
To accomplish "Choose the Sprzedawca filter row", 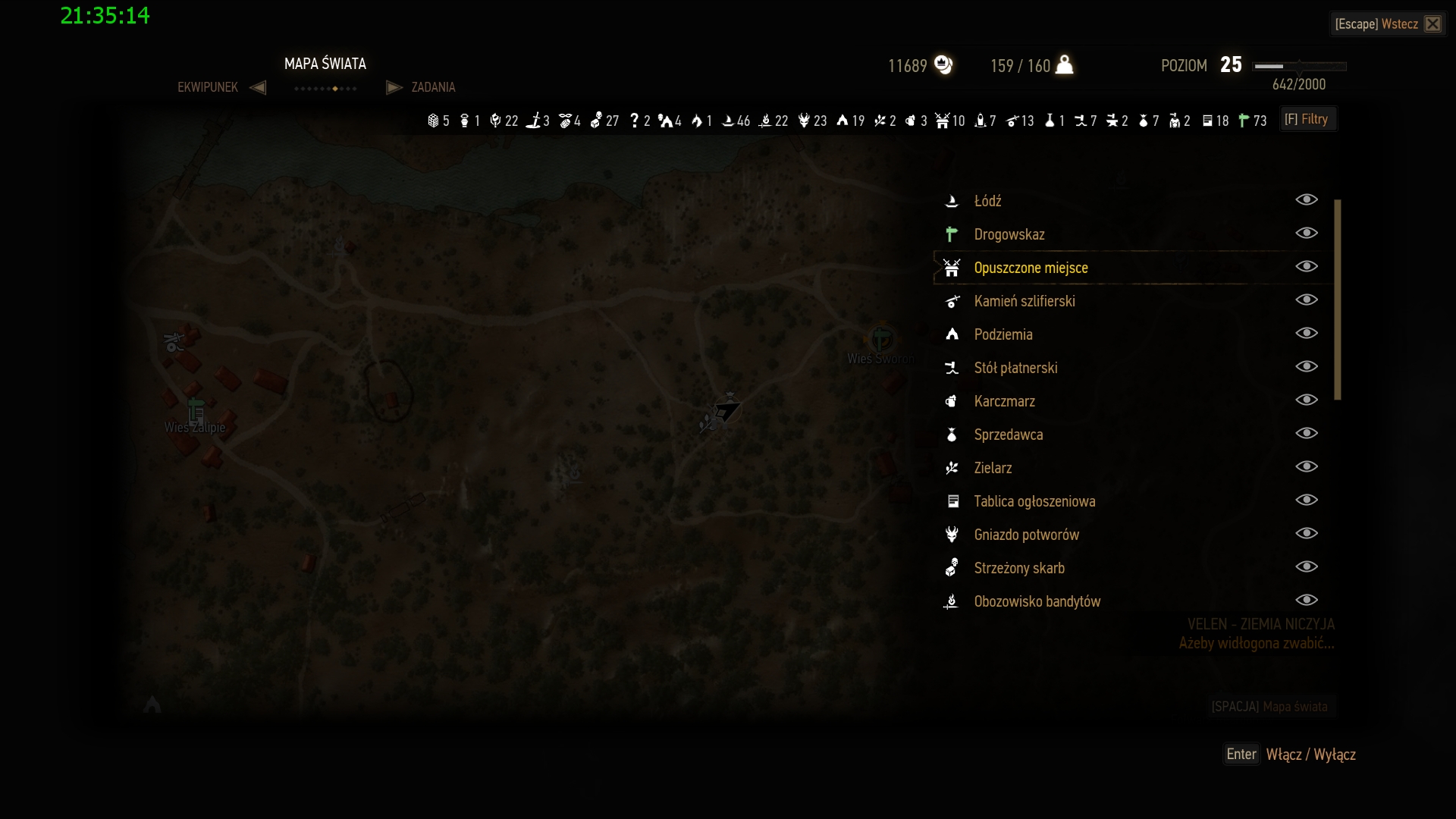I will point(1008,435).
